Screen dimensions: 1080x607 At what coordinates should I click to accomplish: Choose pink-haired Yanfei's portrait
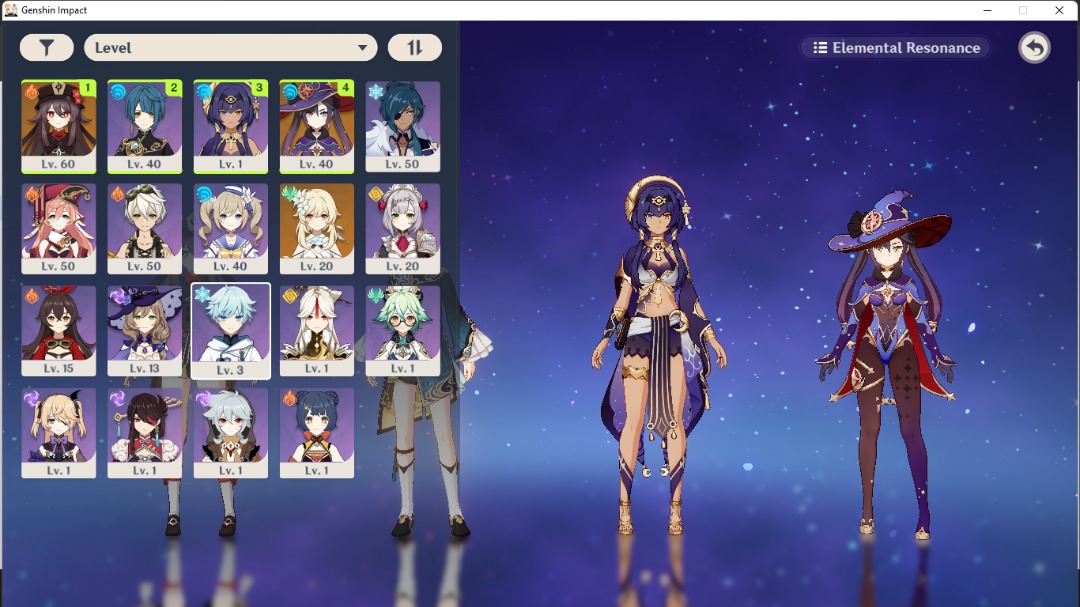pos(59,228)
